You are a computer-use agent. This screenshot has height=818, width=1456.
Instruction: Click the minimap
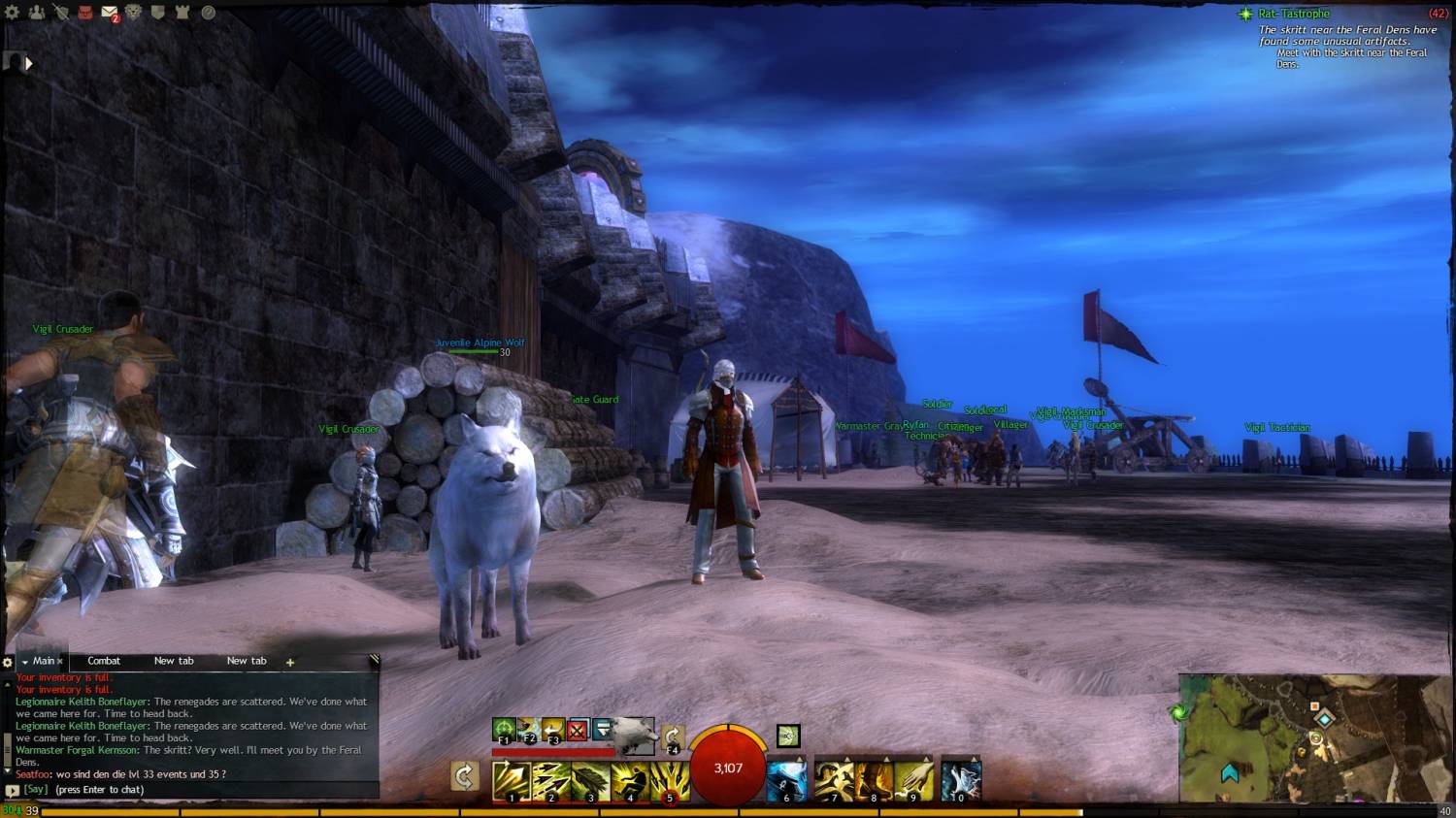[x=1315, y=737]
